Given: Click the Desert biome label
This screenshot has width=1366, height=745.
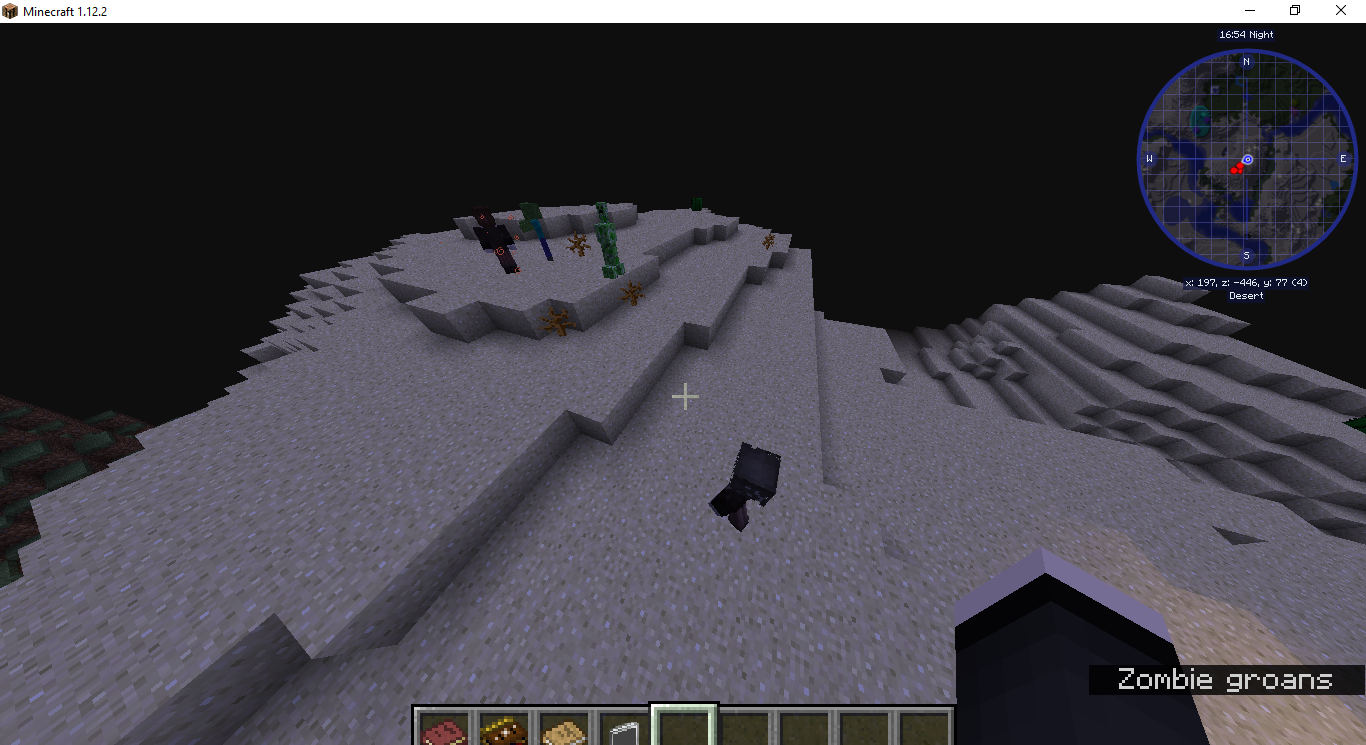Looking at the screenshot, I should tap(1246, 295).
